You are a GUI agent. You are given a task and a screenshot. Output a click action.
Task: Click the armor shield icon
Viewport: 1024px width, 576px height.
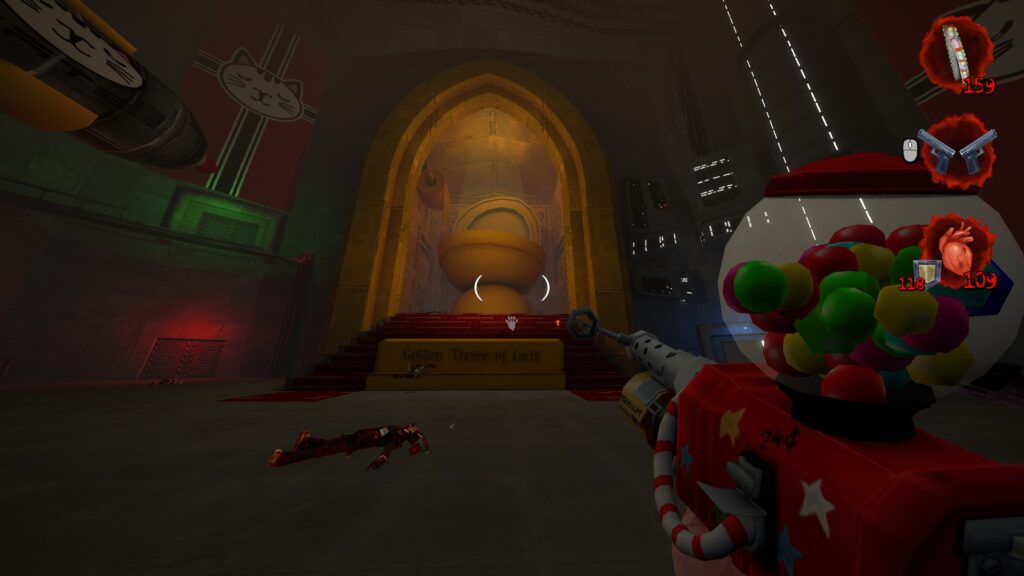pos(928,272)
